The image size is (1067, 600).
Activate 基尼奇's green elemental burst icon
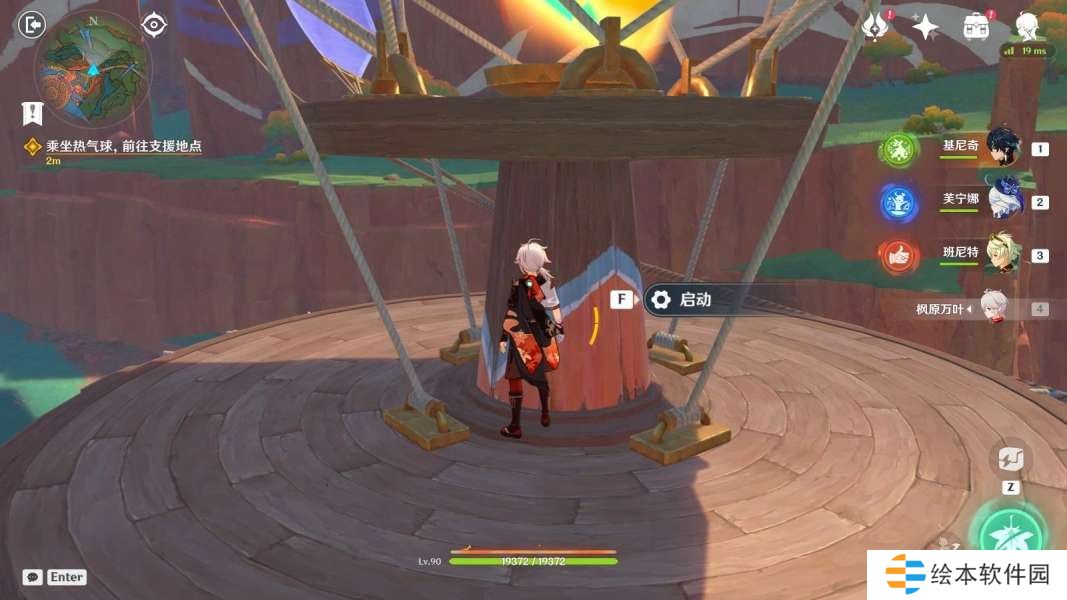click(x=898, y=150)
